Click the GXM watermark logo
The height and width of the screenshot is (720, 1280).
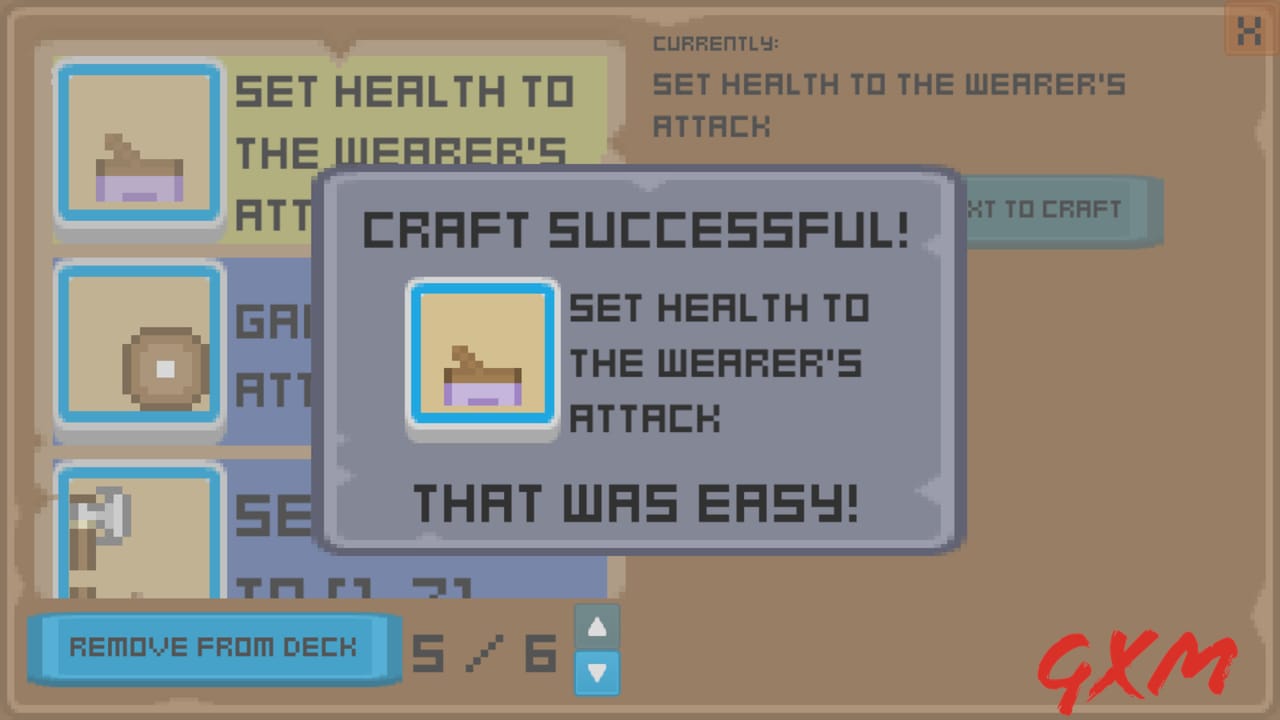tap(1140, 660)
